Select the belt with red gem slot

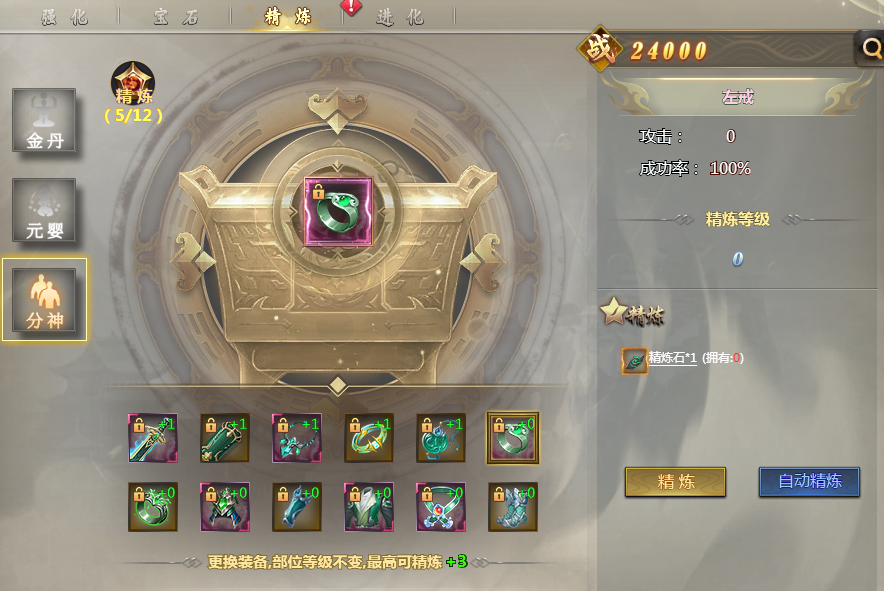point(441,507)
